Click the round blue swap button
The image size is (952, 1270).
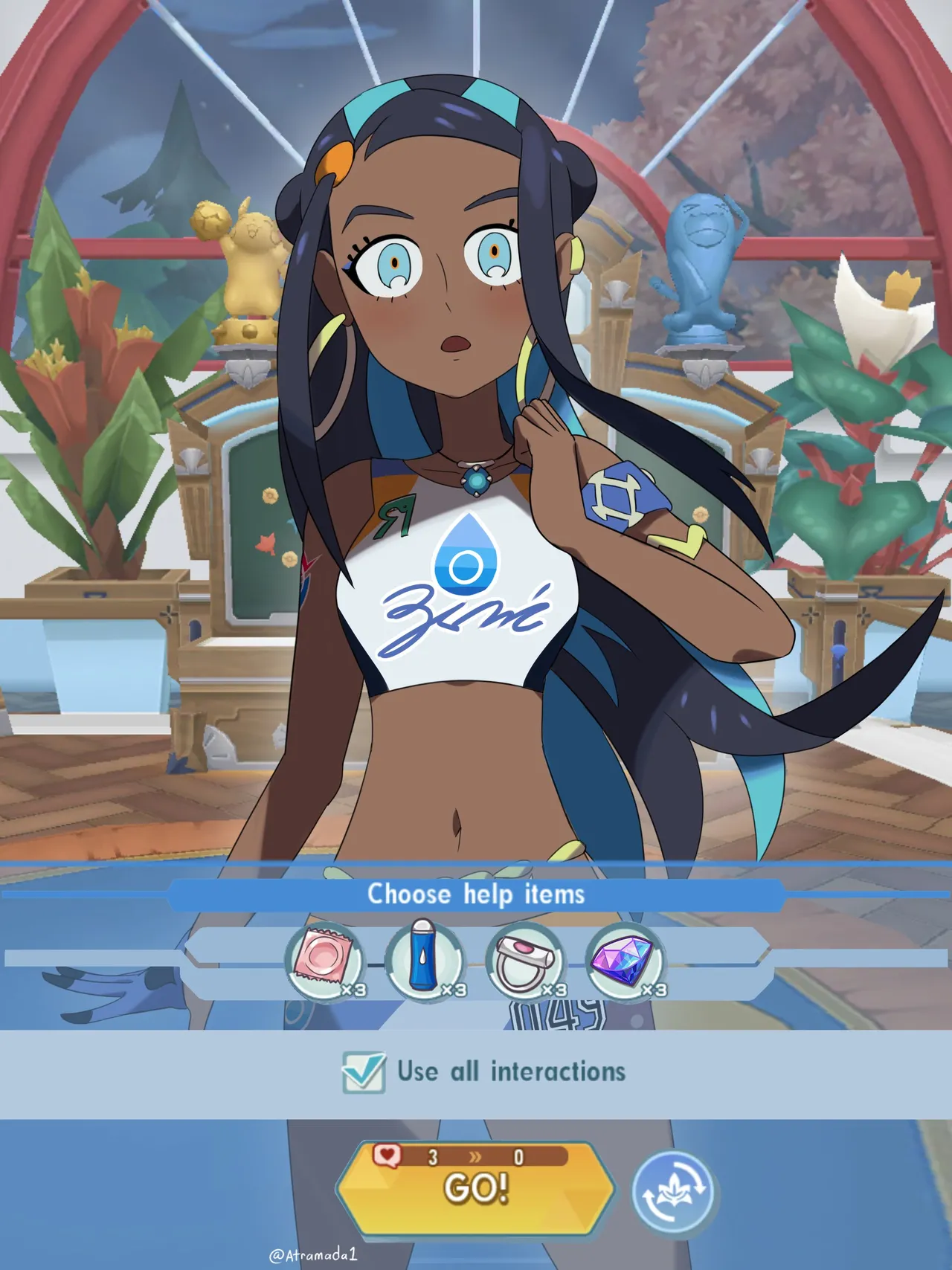[672, 1192]
